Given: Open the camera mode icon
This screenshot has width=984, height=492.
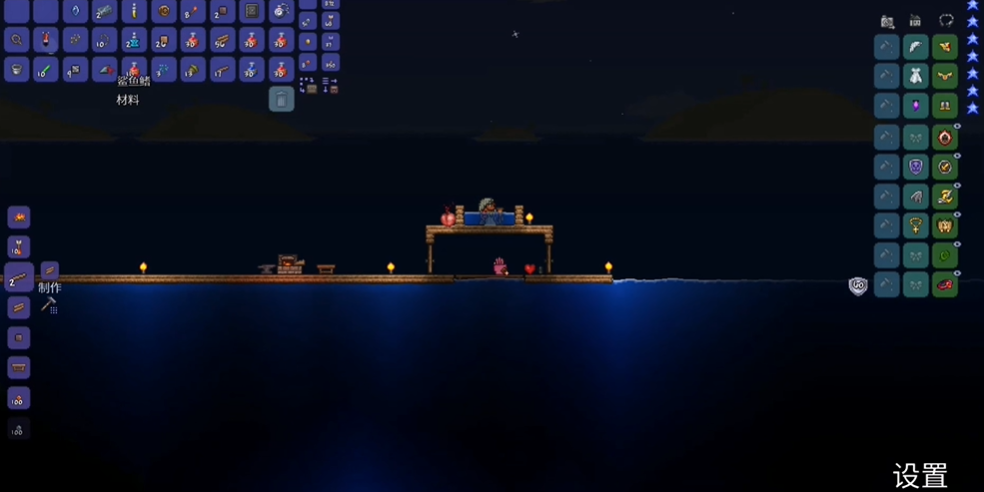Looking at the screenshot, I should (x=887, y=21).
